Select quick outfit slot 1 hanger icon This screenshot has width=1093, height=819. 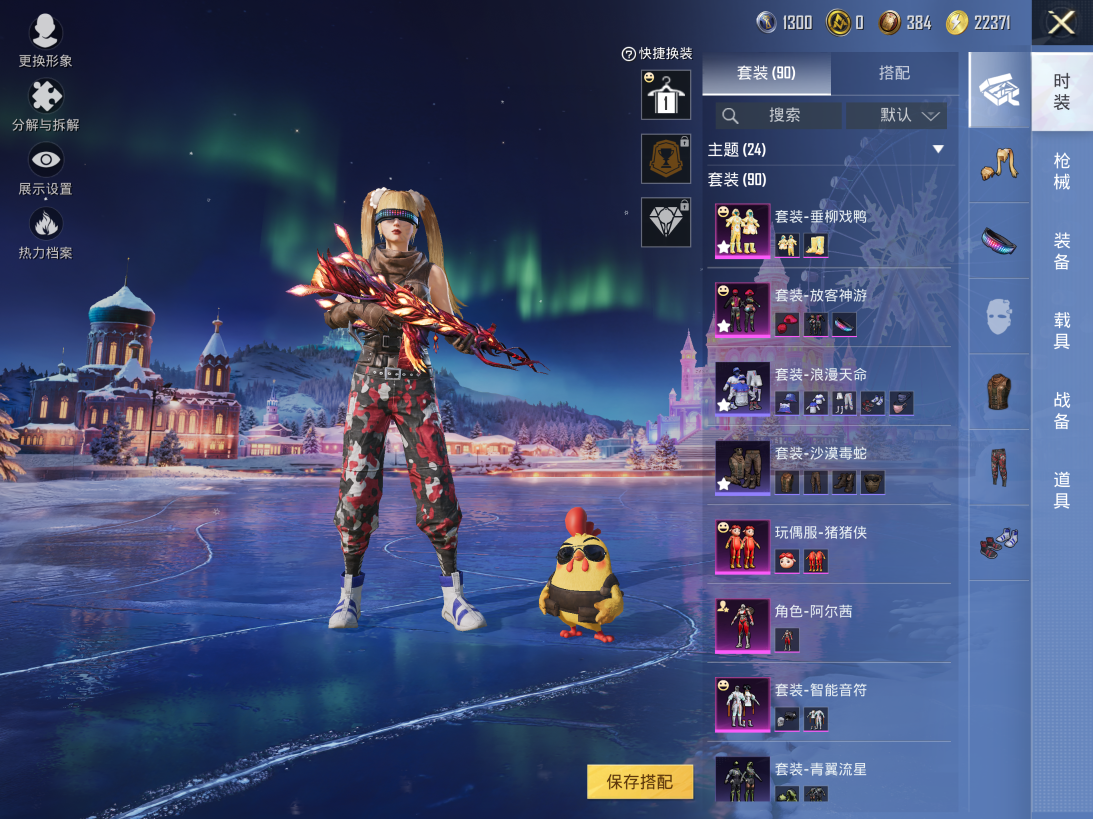[665, 93]
